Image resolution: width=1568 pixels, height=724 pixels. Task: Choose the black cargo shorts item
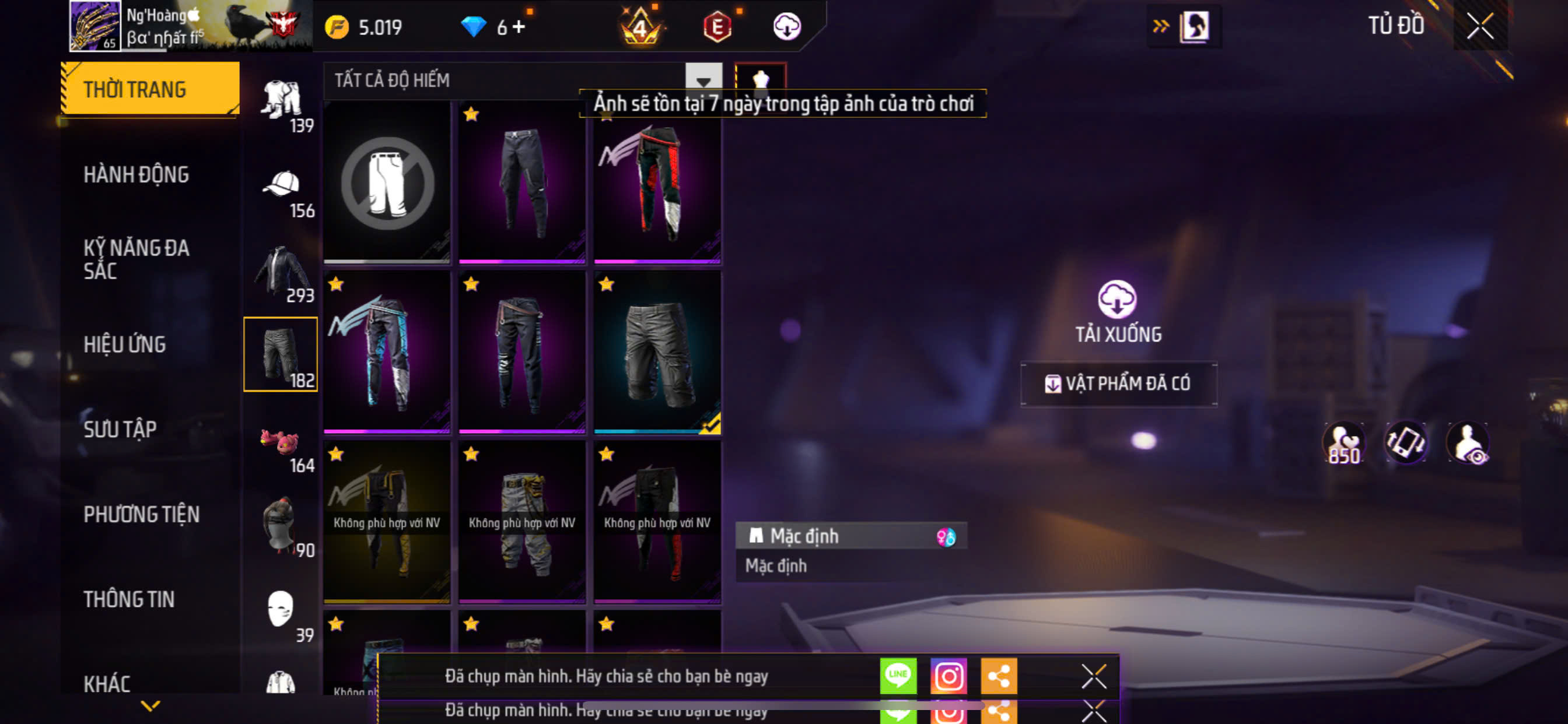[x=657, y=352]
